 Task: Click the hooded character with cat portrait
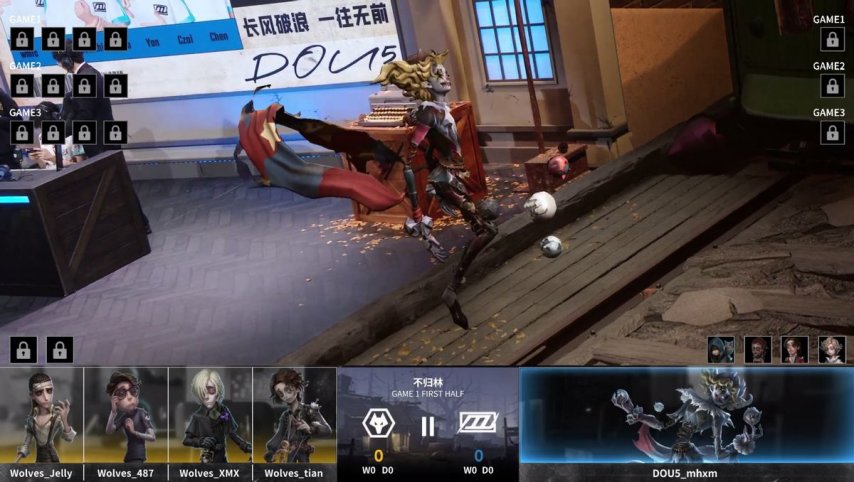721,349
